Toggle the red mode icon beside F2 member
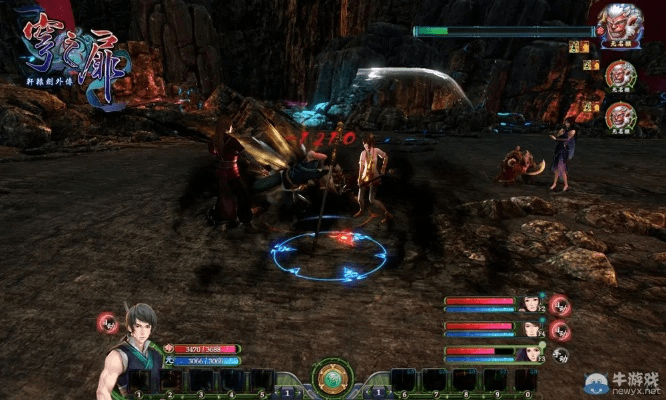 560,304
